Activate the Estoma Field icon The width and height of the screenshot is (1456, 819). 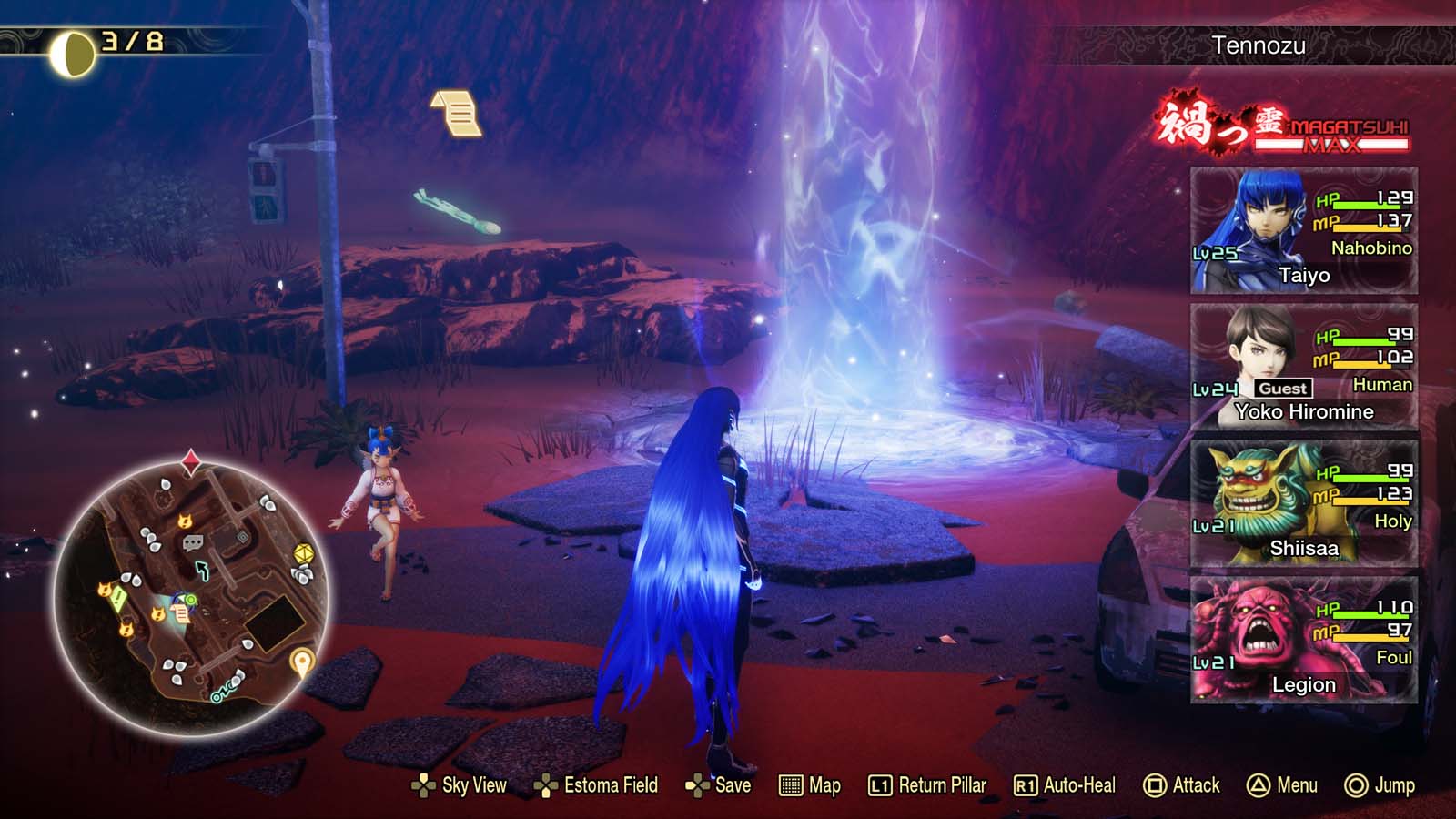[x=544, y=784]
